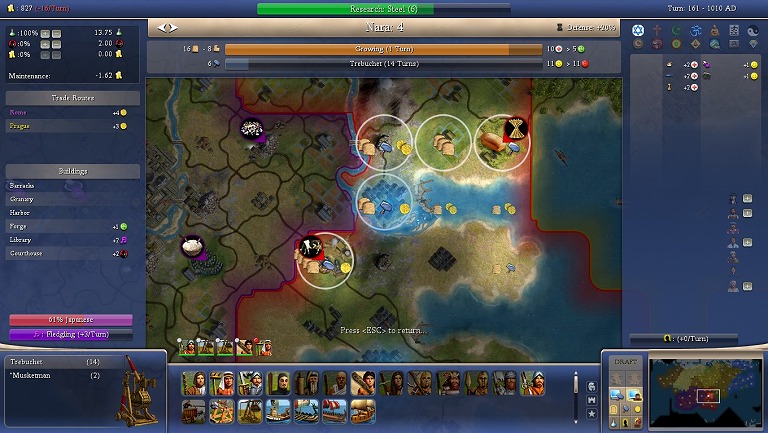Open the Research Steel progress bar
This screenshot has height=433, width=768.
(383, 9)
